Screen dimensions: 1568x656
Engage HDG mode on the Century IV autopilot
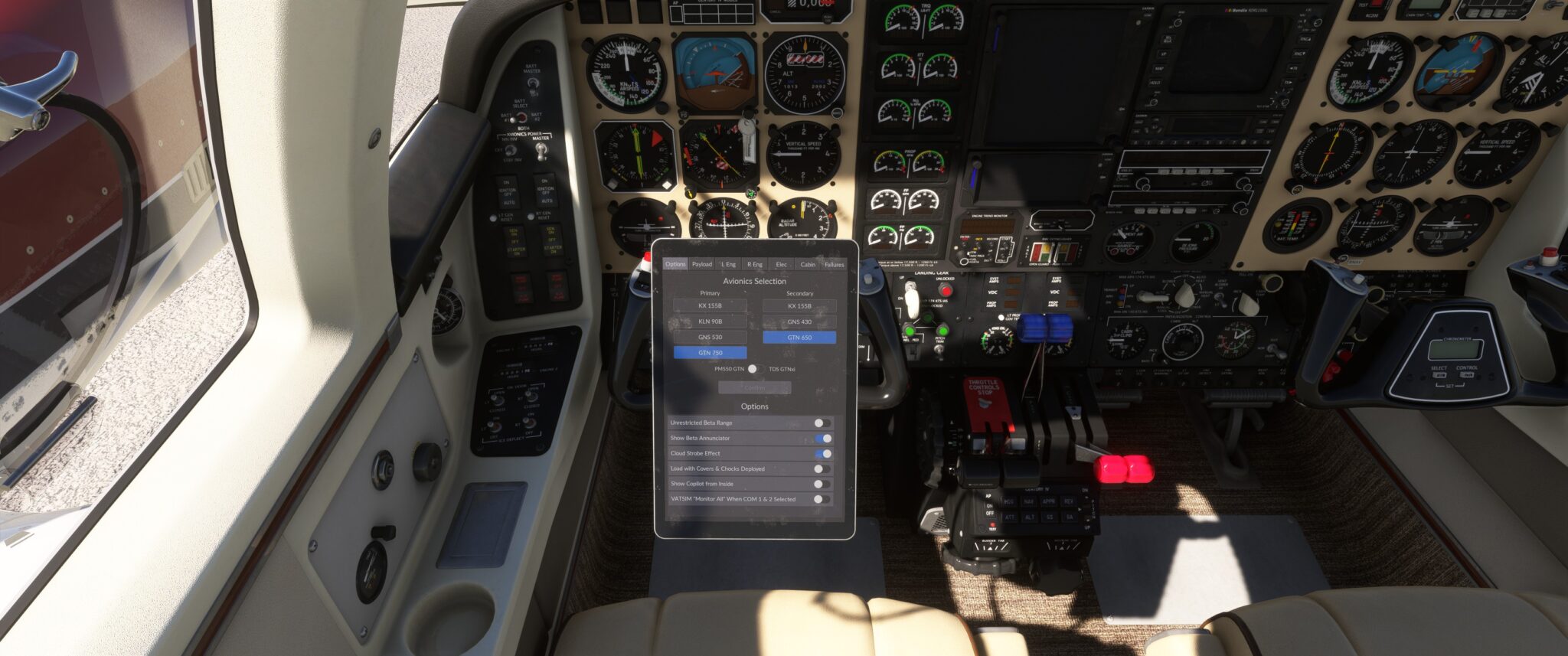pyautogui.click(x=1008, y=501)
